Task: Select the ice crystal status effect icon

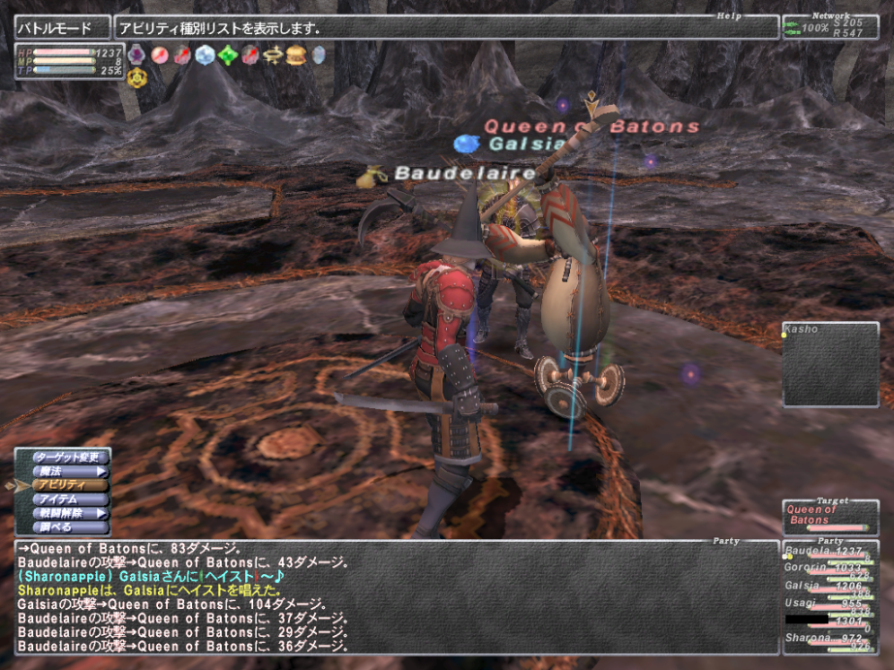Action: pyautogui.click(x=205, y=55)
